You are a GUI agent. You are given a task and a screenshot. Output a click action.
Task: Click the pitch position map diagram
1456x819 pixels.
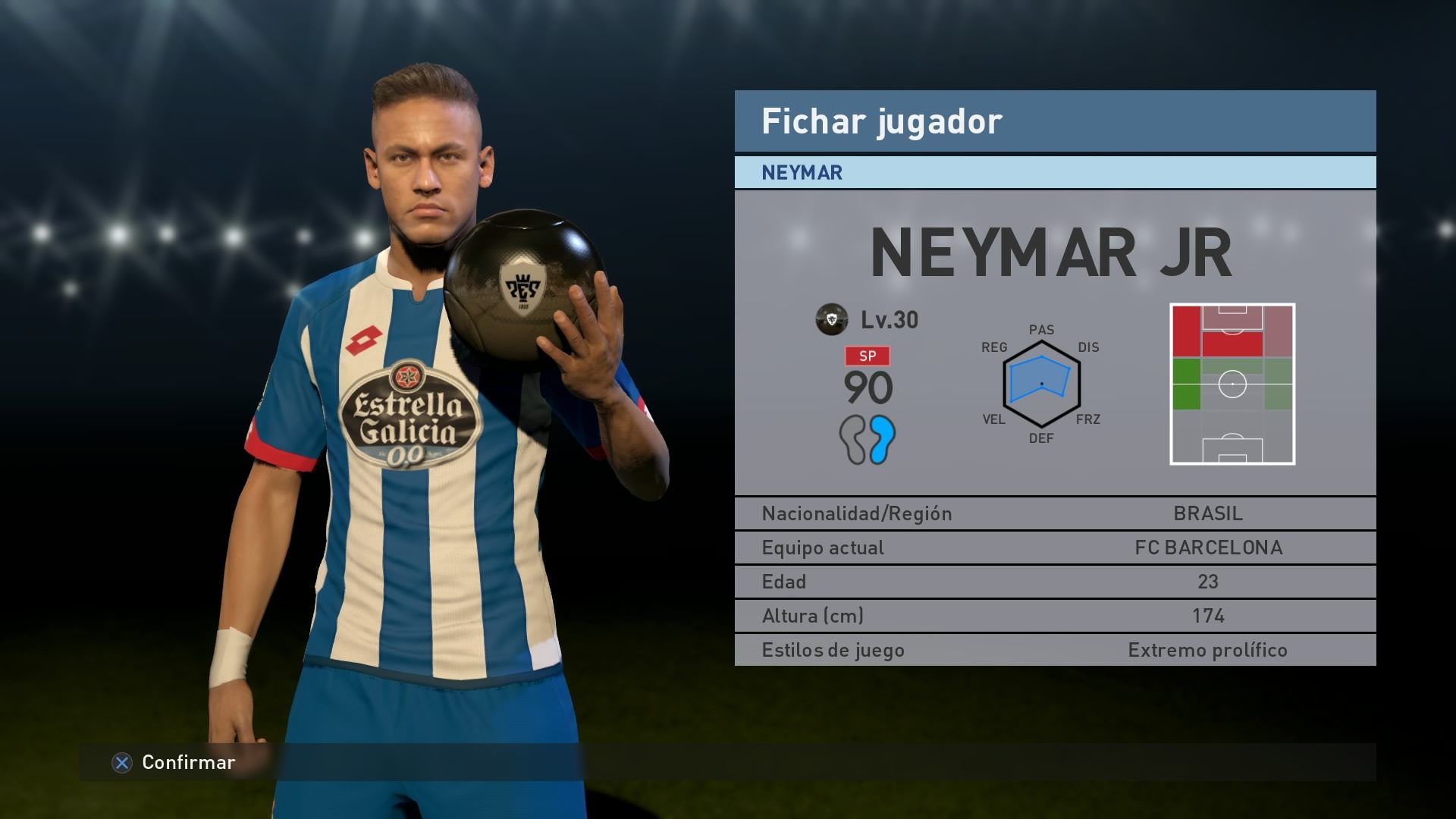tap(1232, 384)
